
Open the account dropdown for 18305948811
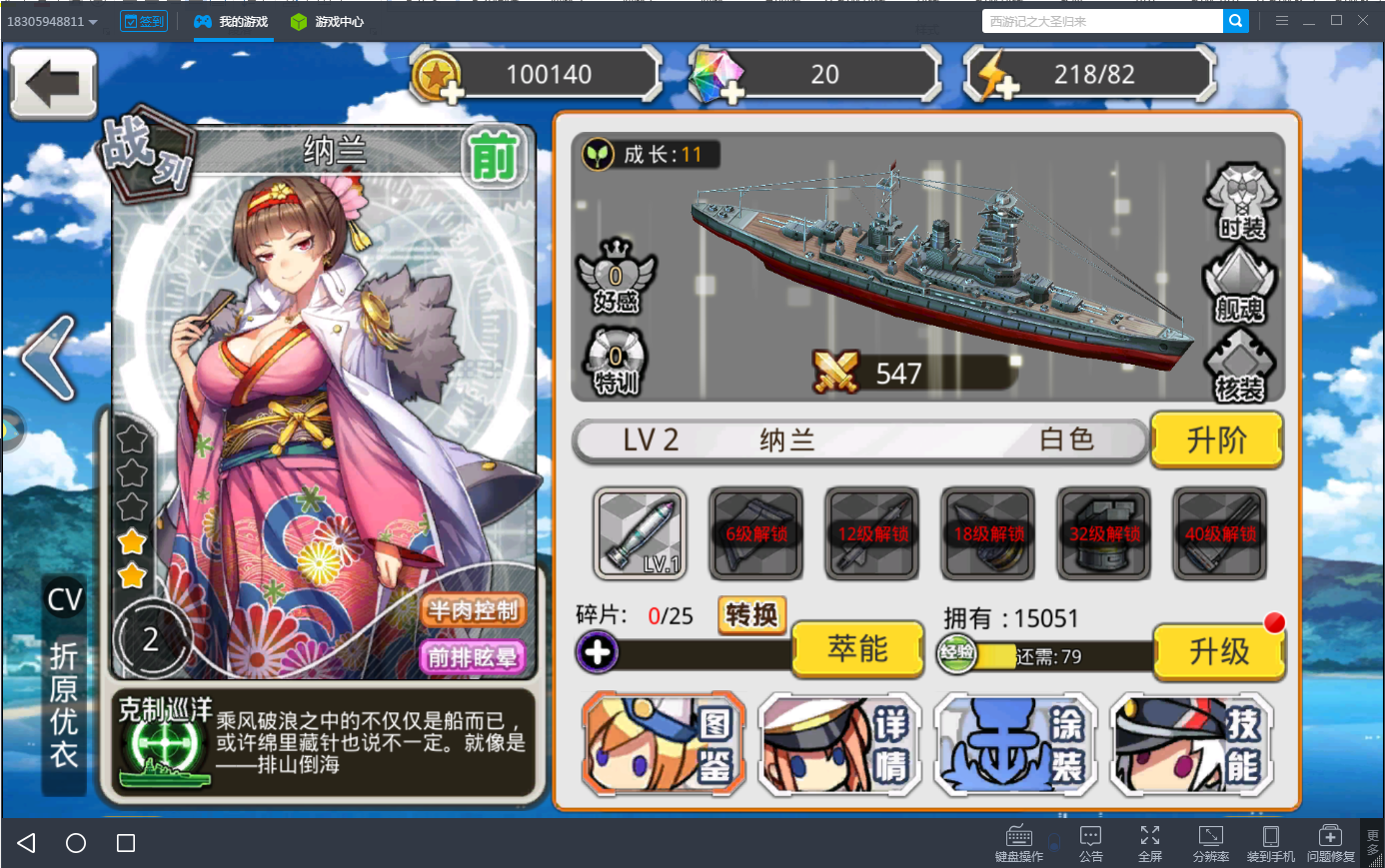click(50, 20)
